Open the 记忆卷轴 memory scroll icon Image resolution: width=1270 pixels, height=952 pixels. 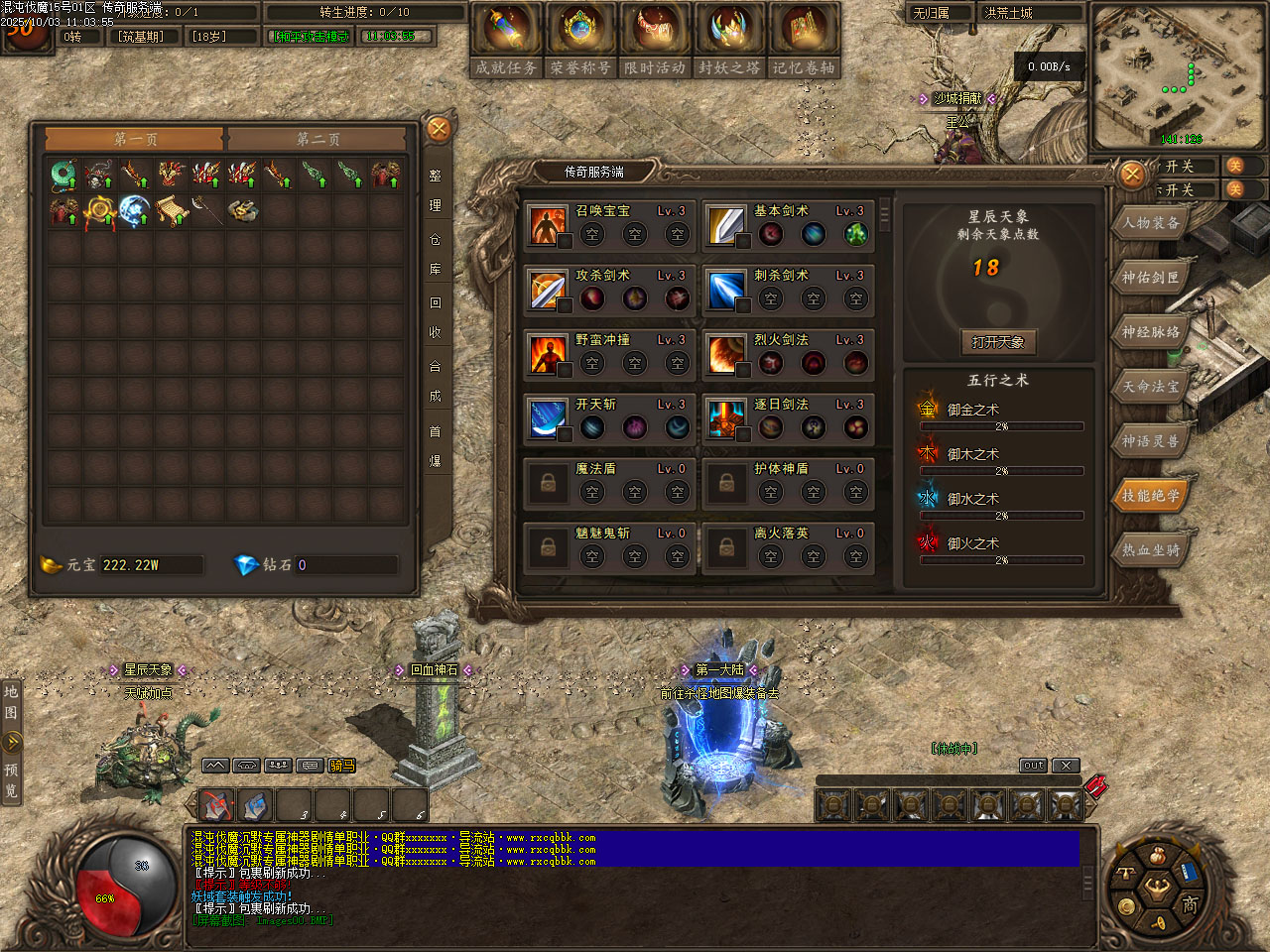click(x=804, y=38)
